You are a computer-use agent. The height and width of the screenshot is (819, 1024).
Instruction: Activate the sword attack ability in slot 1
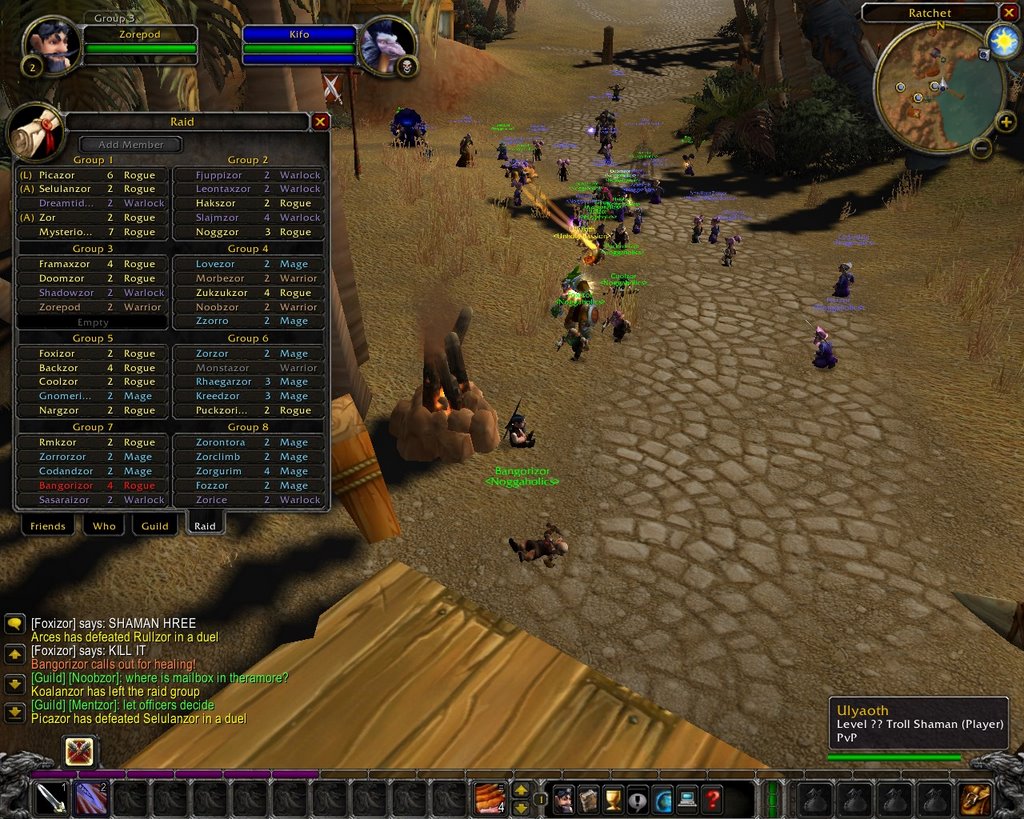tap(51, 798)
